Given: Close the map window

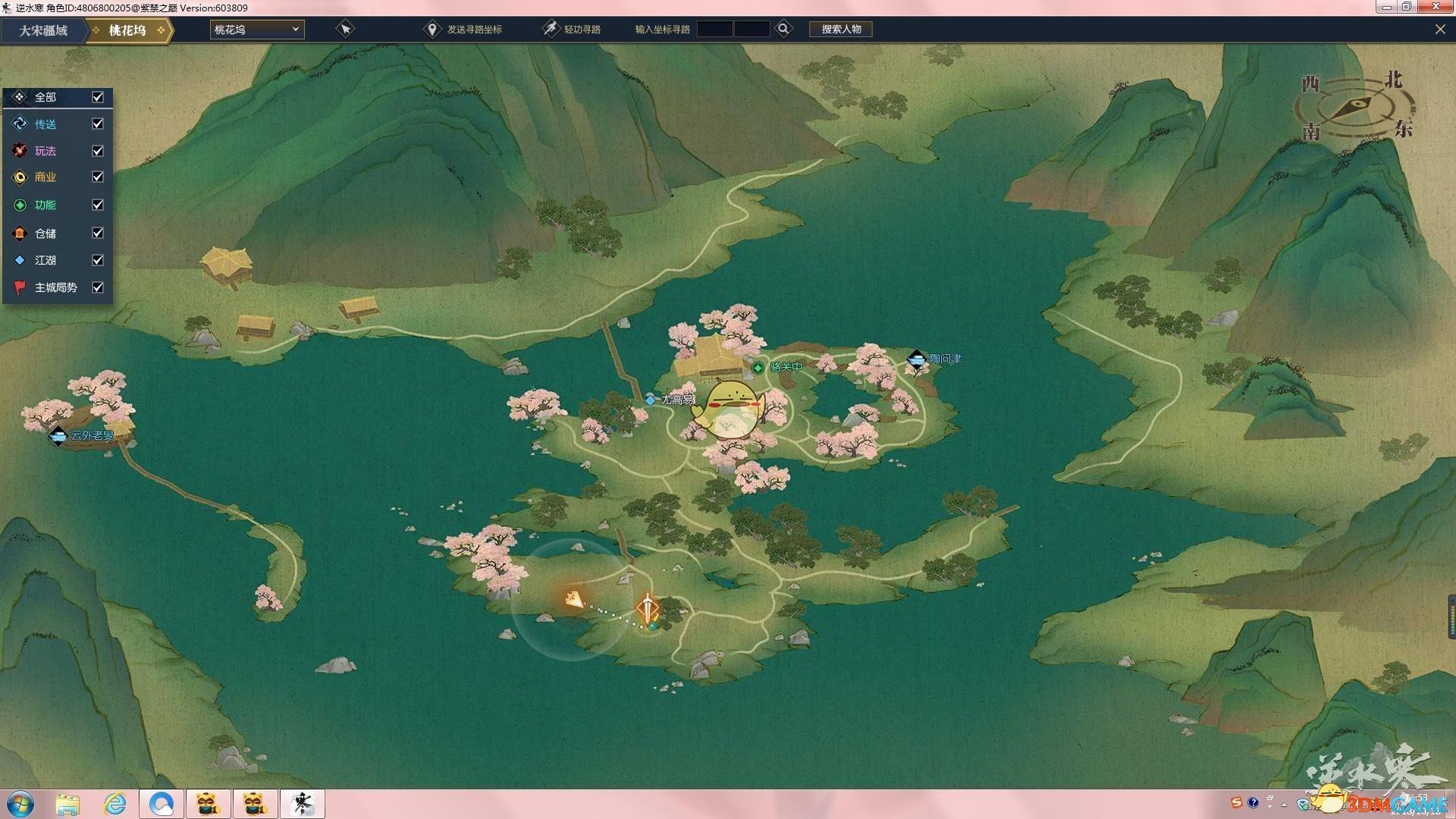Looking at the screenshot, I should coord(1439,30).
